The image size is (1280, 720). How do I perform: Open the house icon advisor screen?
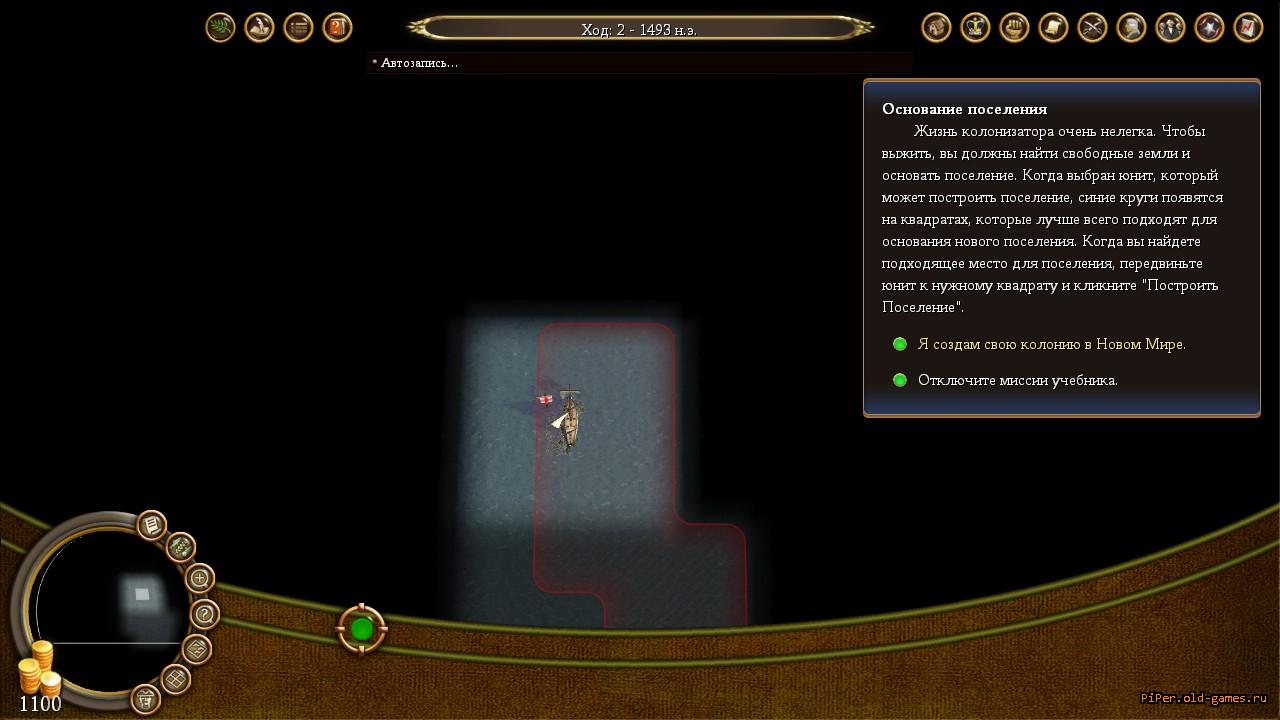(936, 27)
